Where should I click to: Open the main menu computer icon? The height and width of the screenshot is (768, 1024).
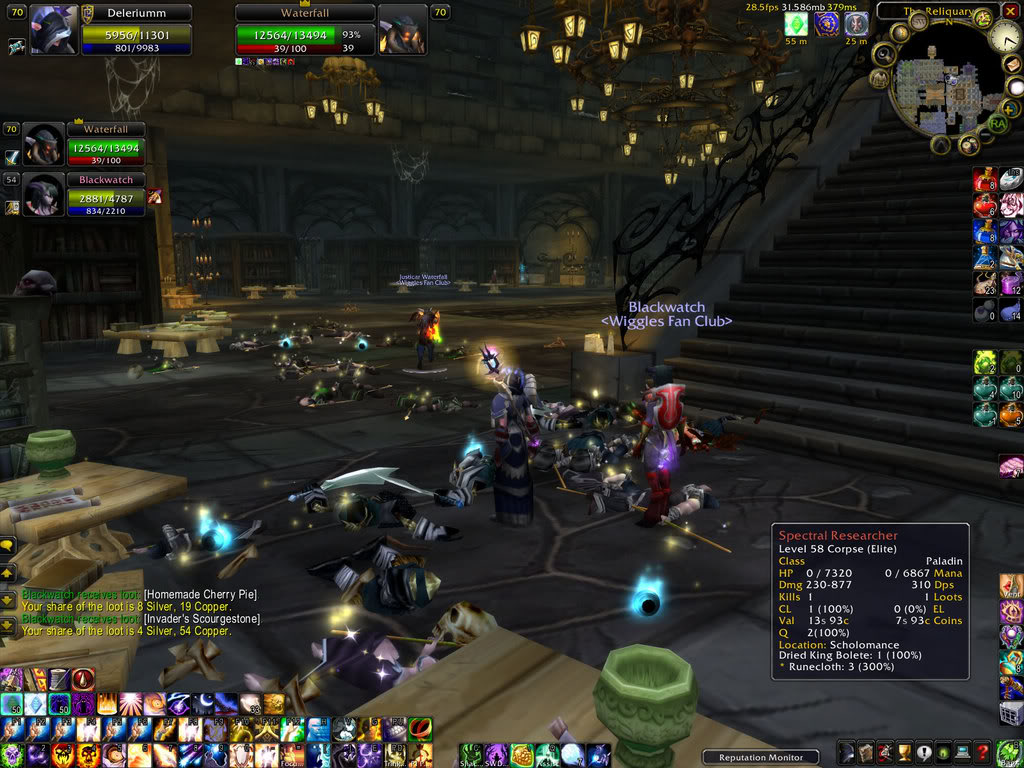[961, 753]
